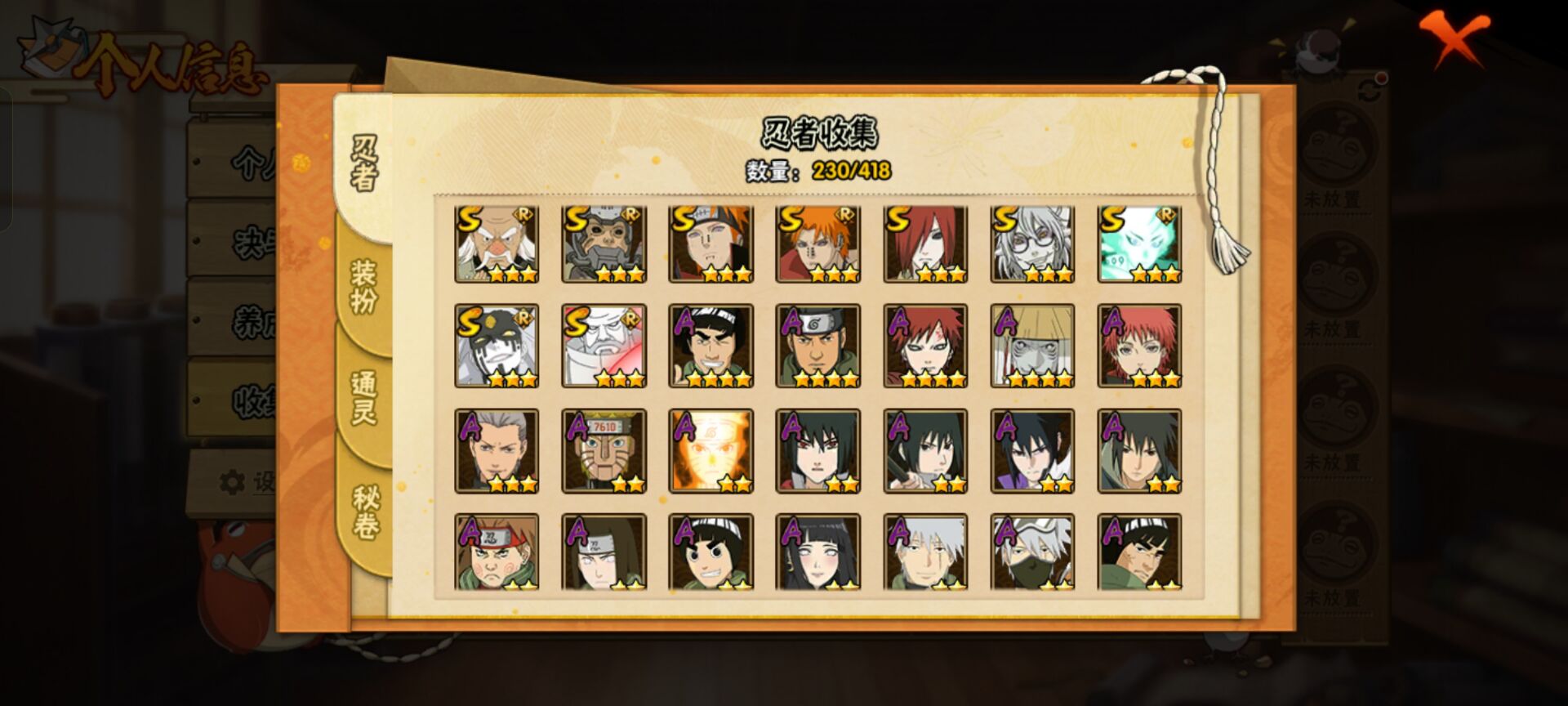Viewport: 1568px width, 706px height.
Task: Select the 通灵 tab
Action: 364,397
